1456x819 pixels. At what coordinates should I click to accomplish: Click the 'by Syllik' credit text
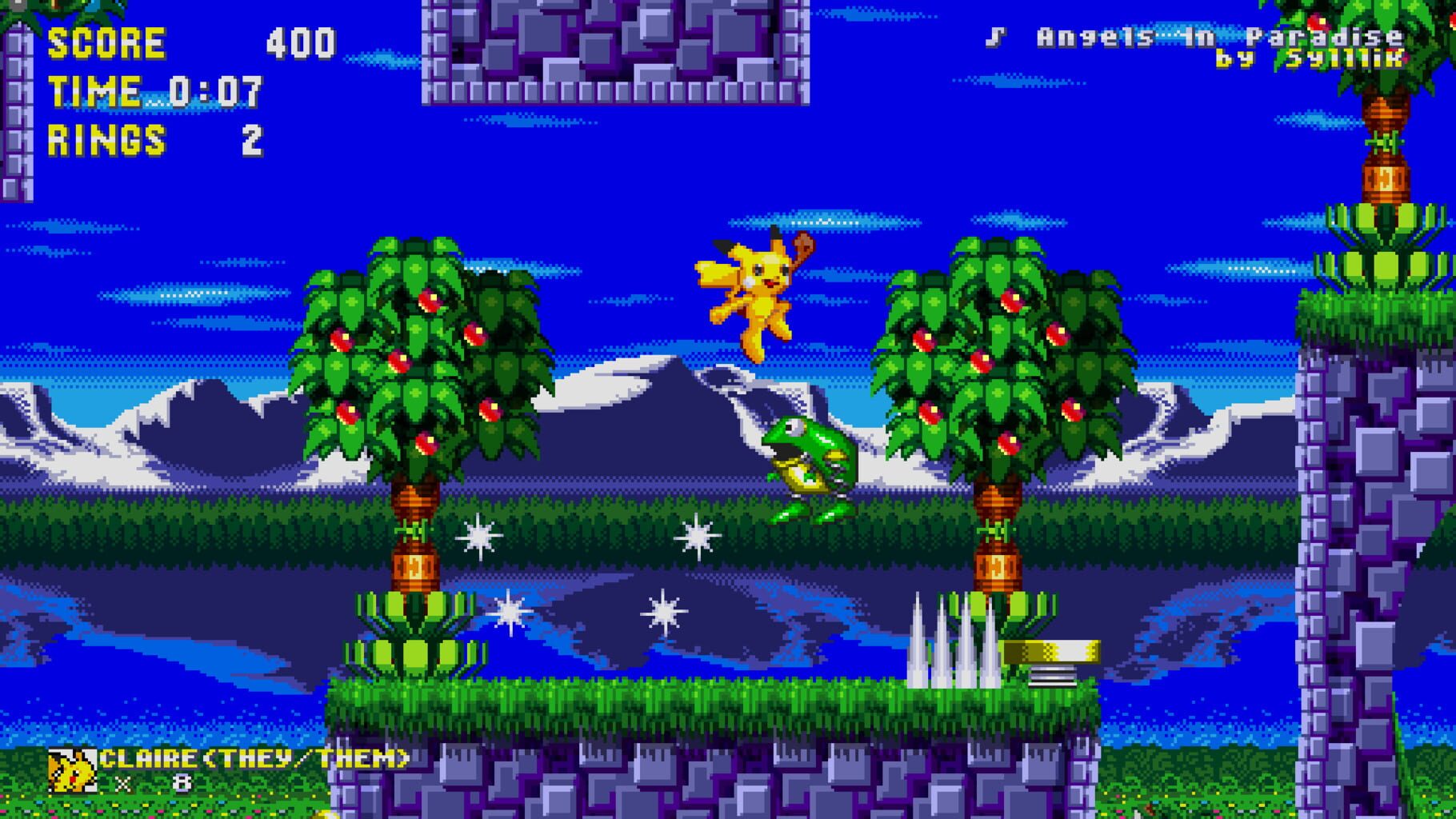click(1312, 60)
